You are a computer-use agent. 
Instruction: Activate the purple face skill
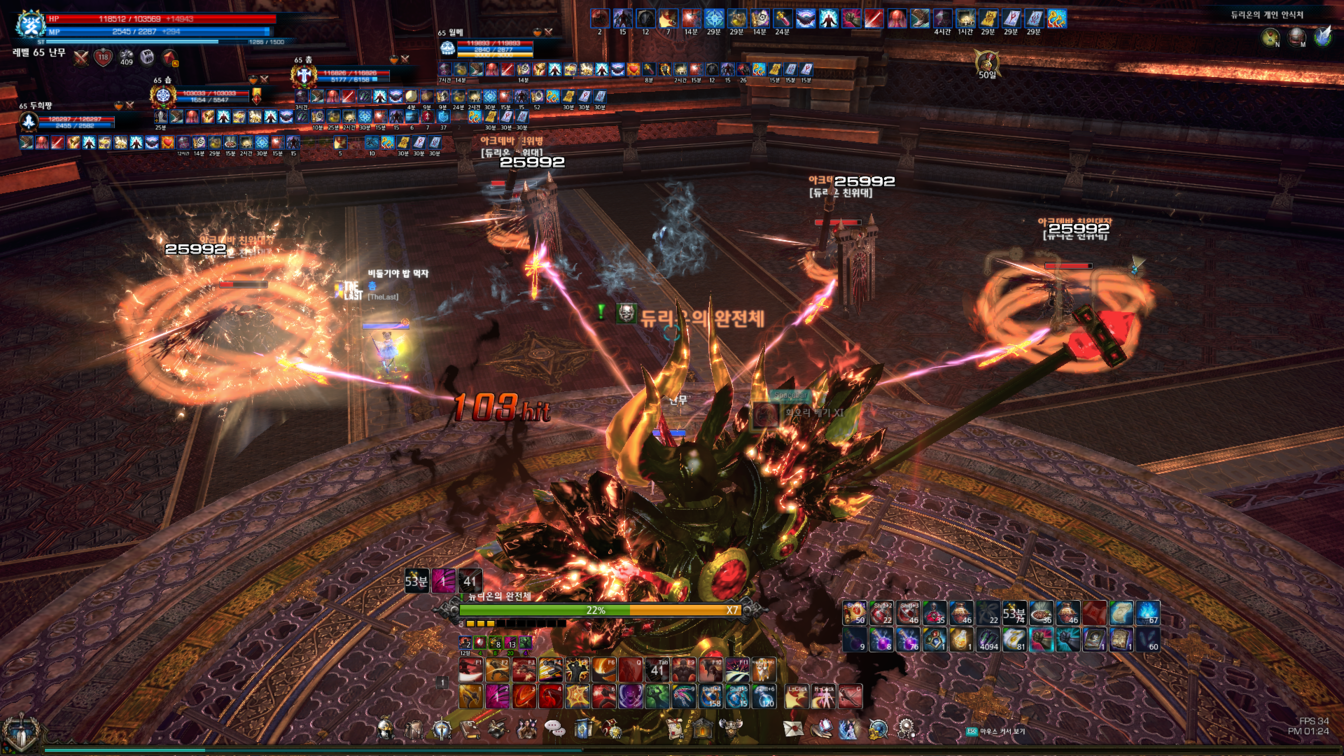point(630,696)
